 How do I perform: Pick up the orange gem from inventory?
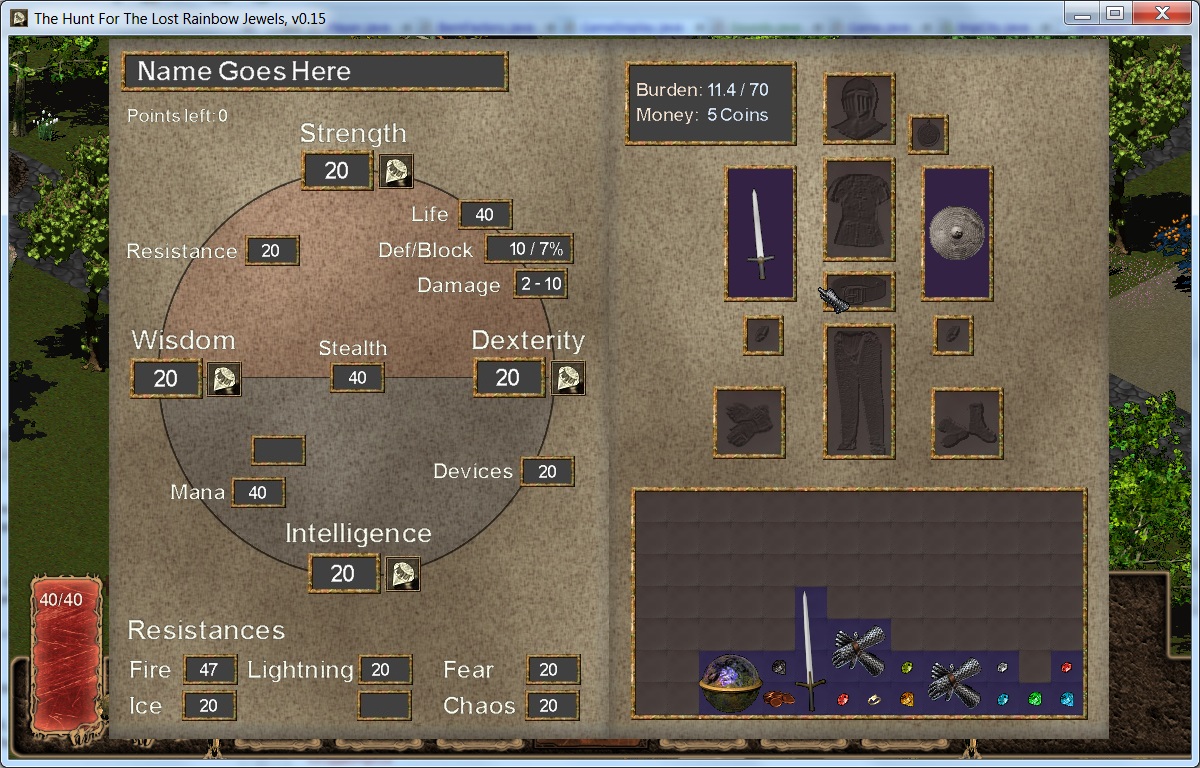[x=907, y=699]
